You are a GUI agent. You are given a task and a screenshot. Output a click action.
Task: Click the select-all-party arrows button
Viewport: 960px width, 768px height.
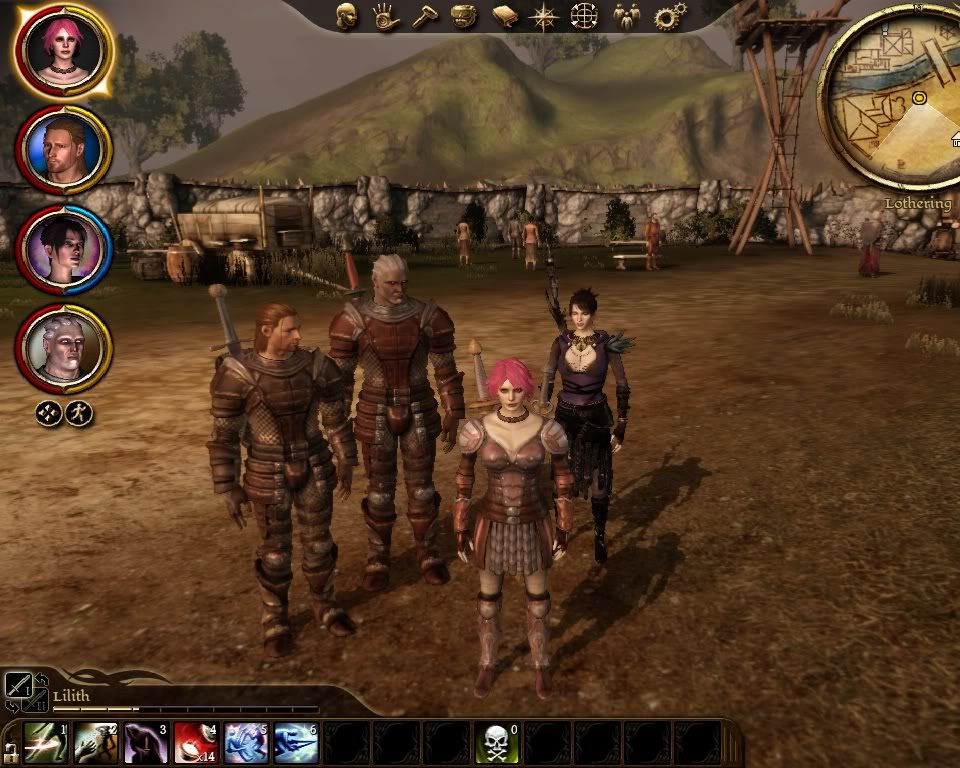tap(49, 413)
